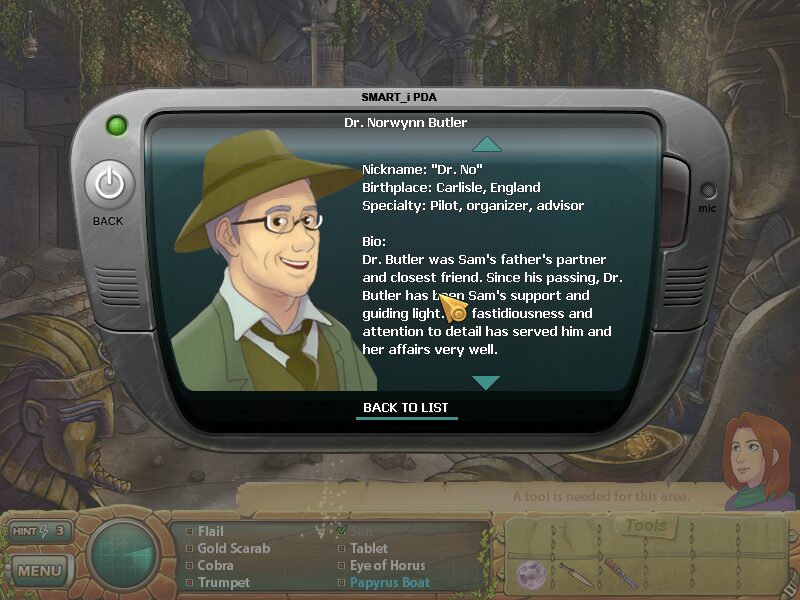This screenshot has width=800, height=600.
Task: Select Eye of Horus list entry
Action: tap(388, 565)
